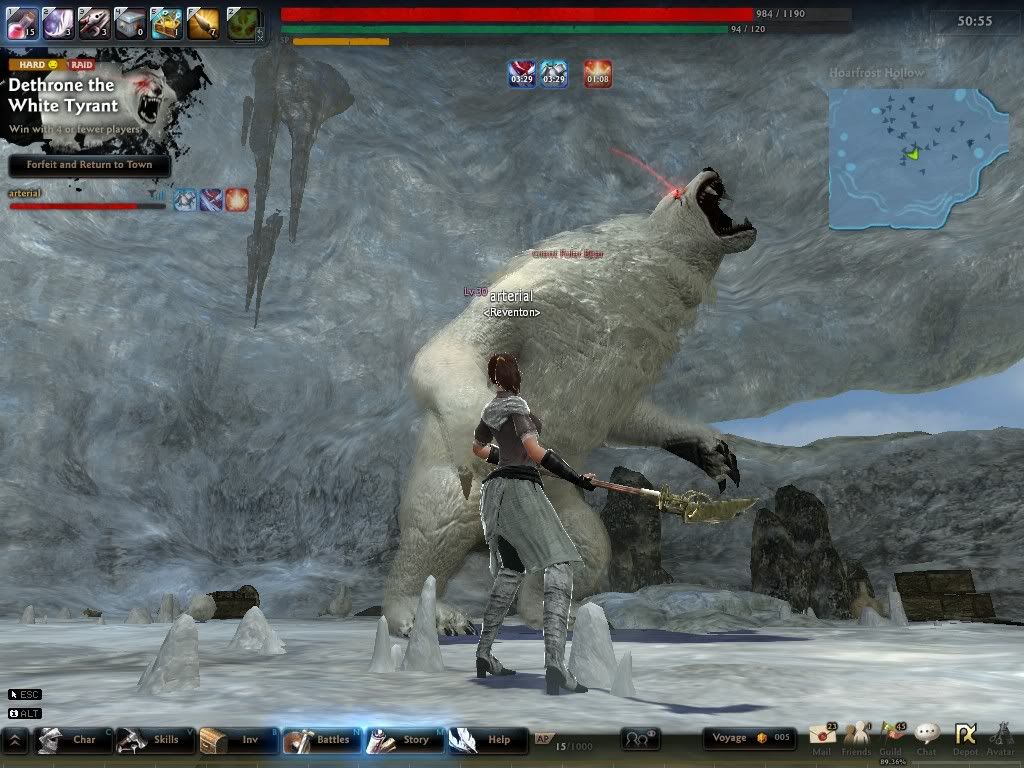
Task: Open the Friends list
Action: 856,738
